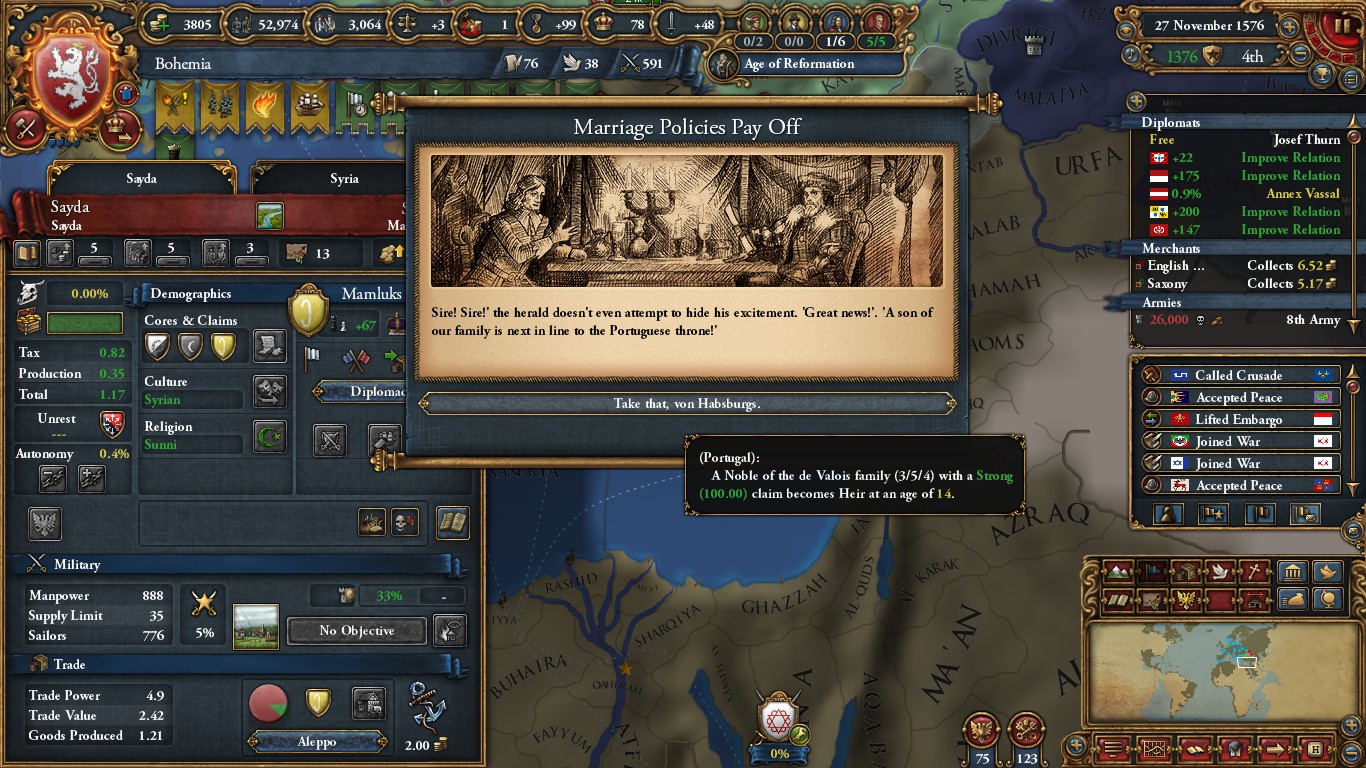Open the Age of Reformation panel

click(798, 64)
